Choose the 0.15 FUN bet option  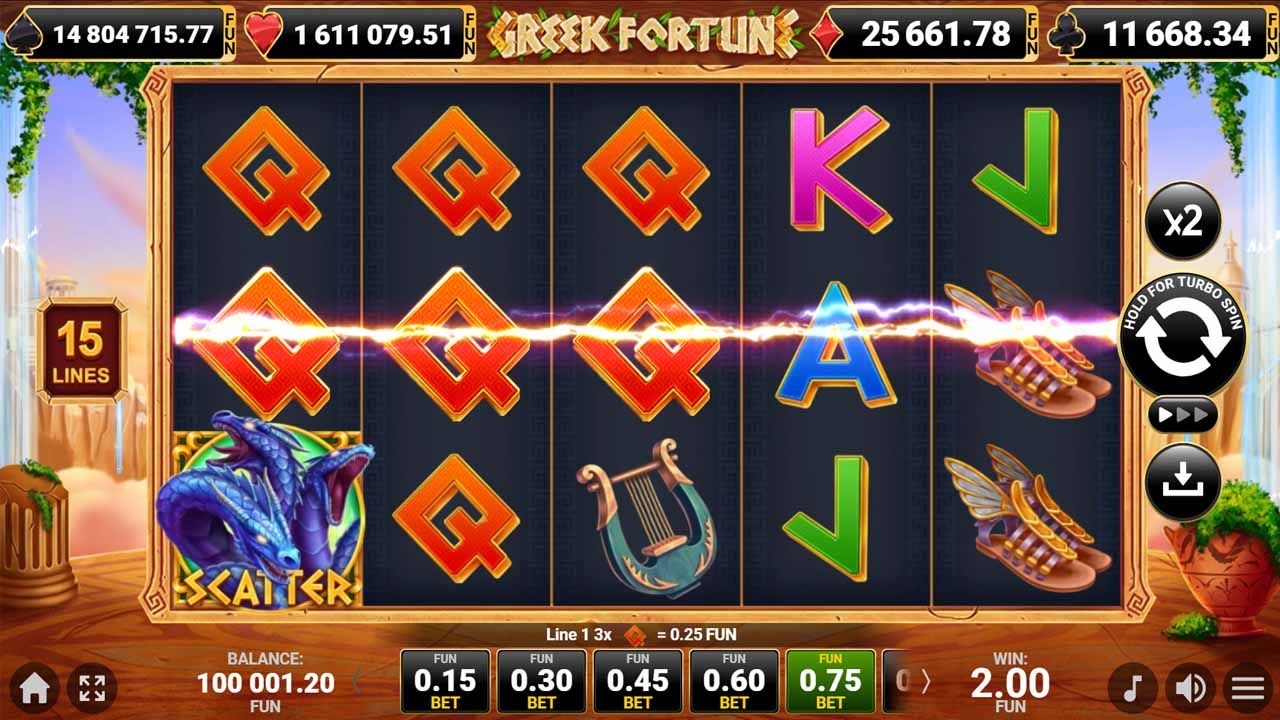tap(443, 680)
